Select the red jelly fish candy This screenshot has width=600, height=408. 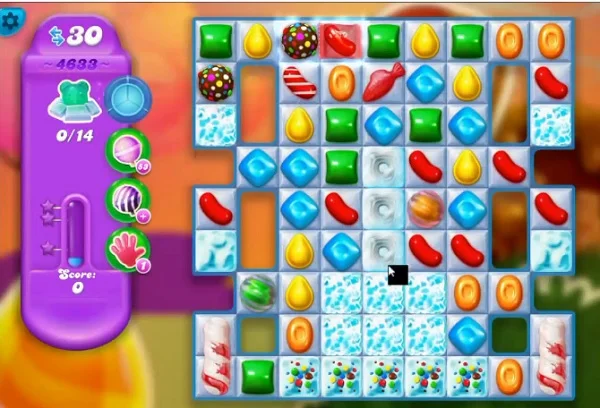click(383, 83)
